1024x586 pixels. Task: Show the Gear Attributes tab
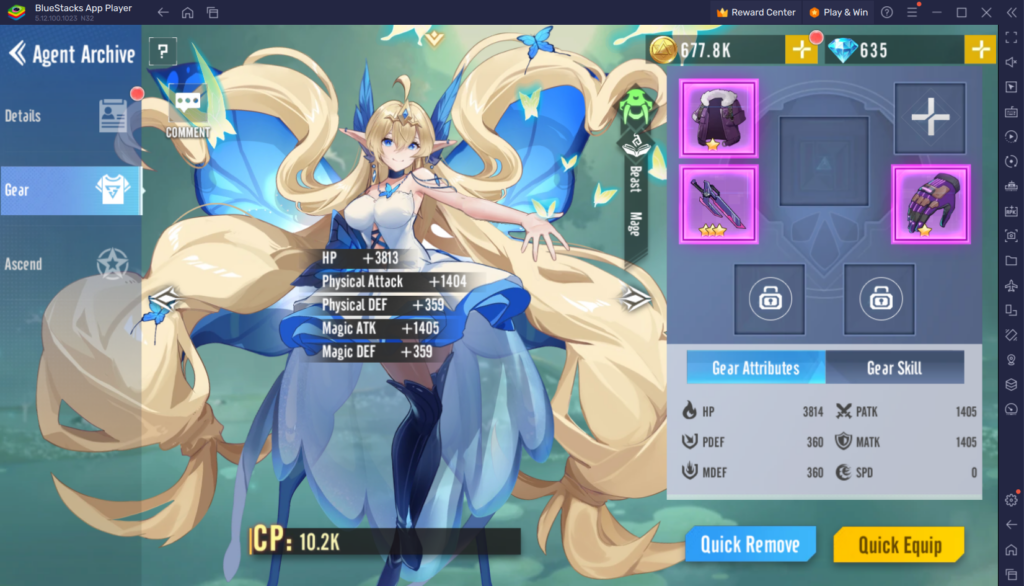pyautogui.click(x=756, y=368)
